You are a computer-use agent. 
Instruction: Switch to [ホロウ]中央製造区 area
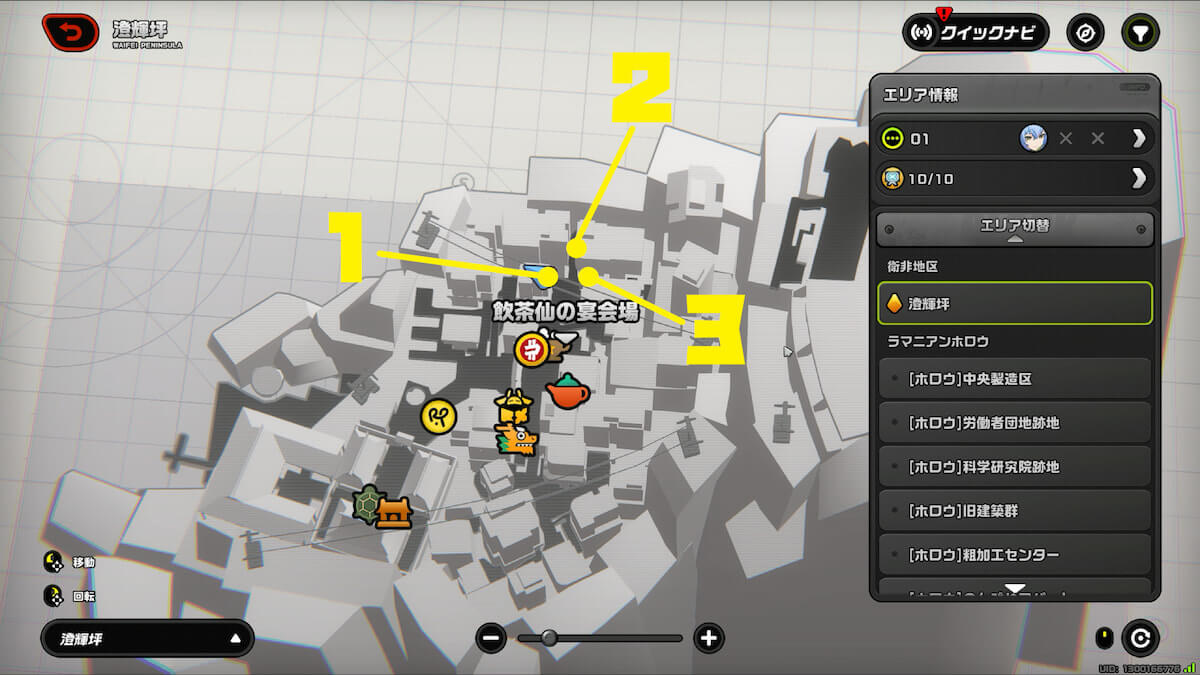point(1014,379)
